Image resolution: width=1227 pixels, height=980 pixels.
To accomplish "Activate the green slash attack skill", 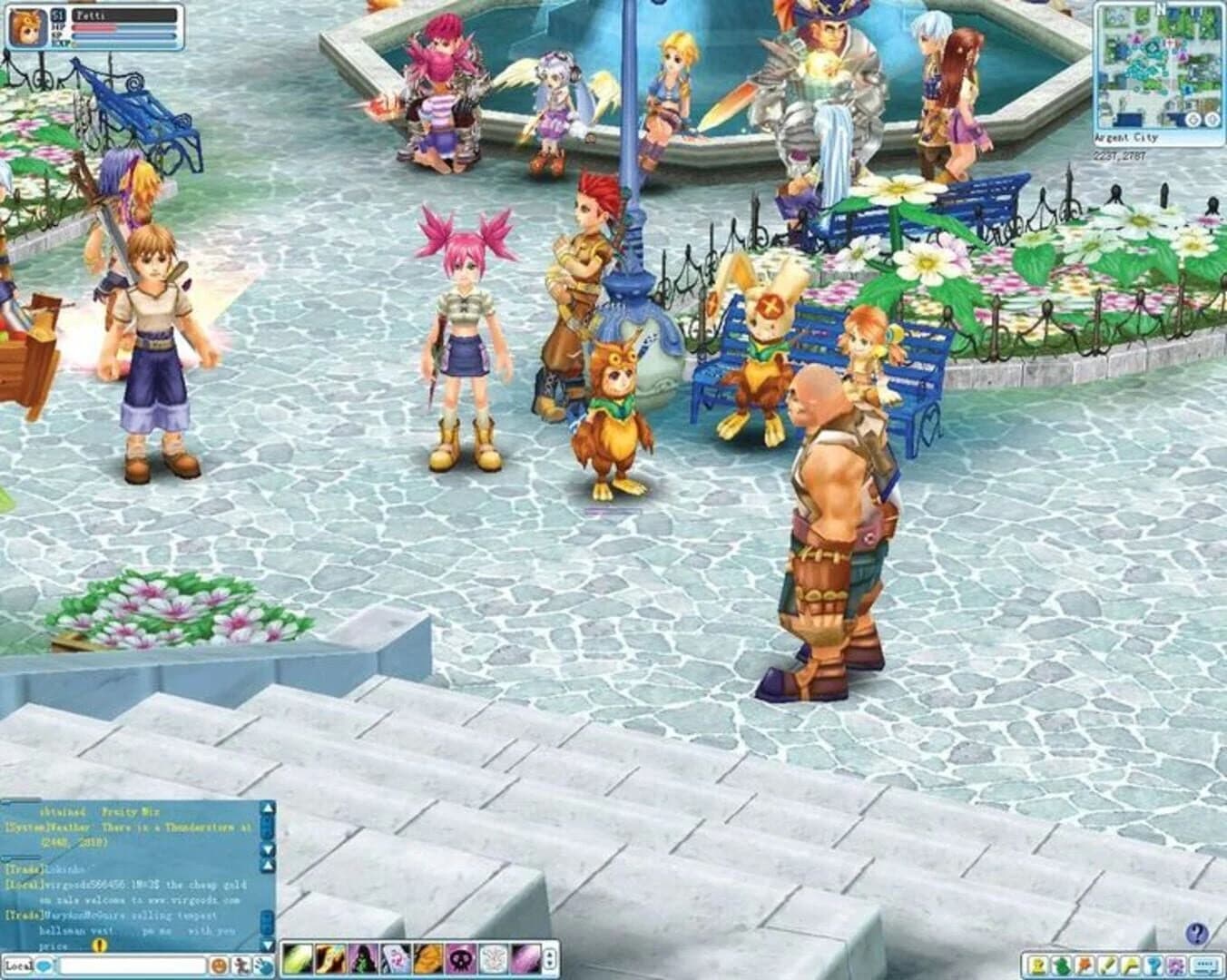I will 298,959.
